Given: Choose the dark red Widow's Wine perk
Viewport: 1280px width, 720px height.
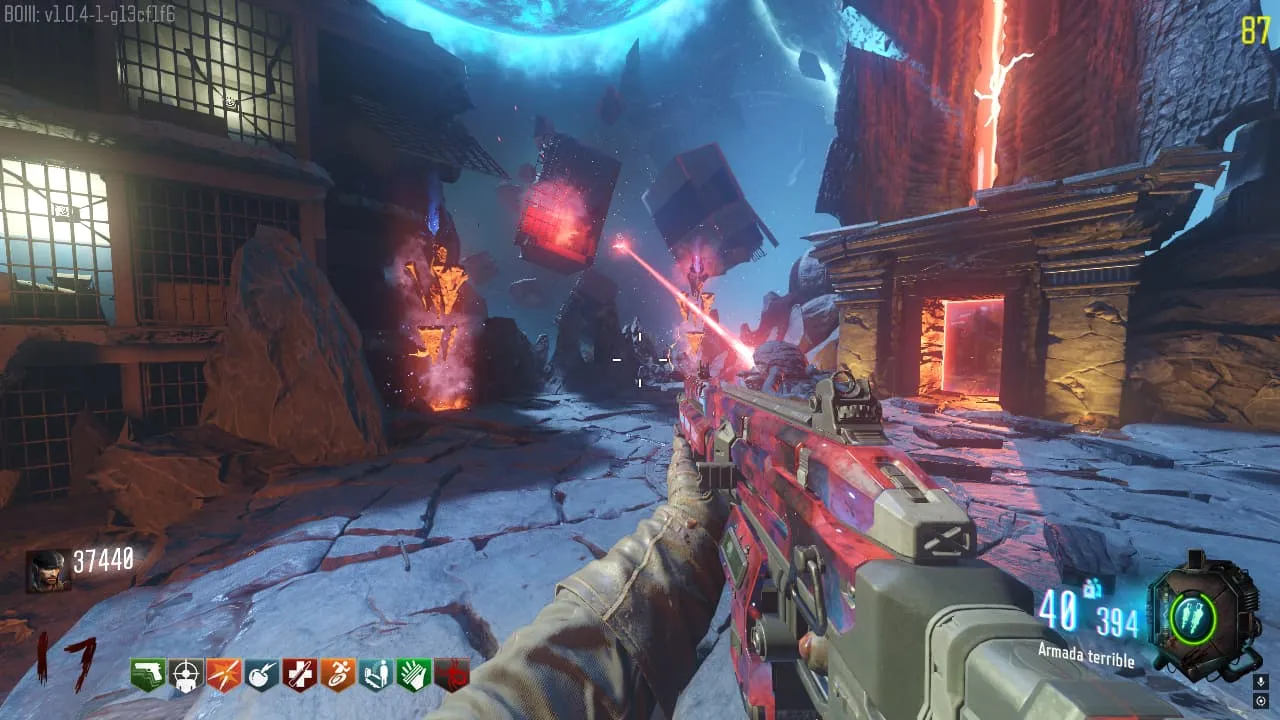Looking at the screenshot, I should coord(451,675).
